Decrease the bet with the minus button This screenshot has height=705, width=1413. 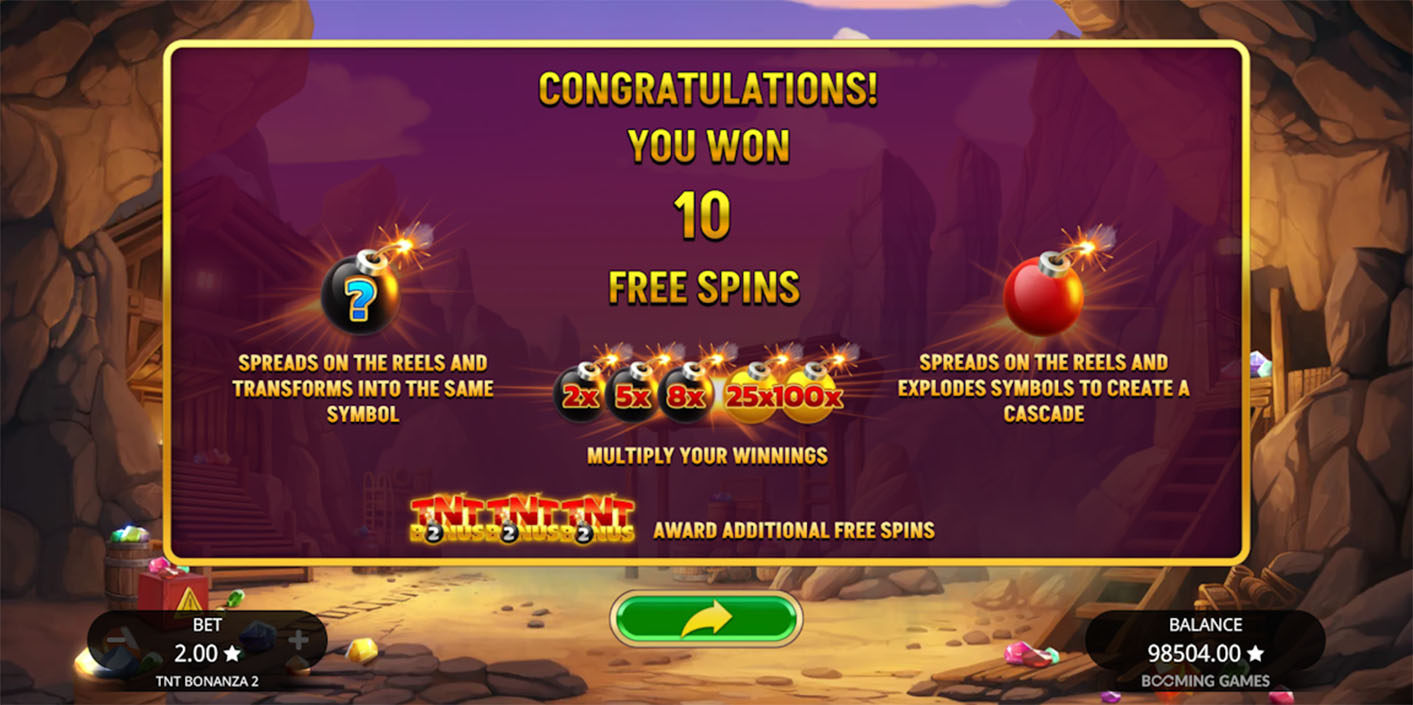click(x=117, y=640)
